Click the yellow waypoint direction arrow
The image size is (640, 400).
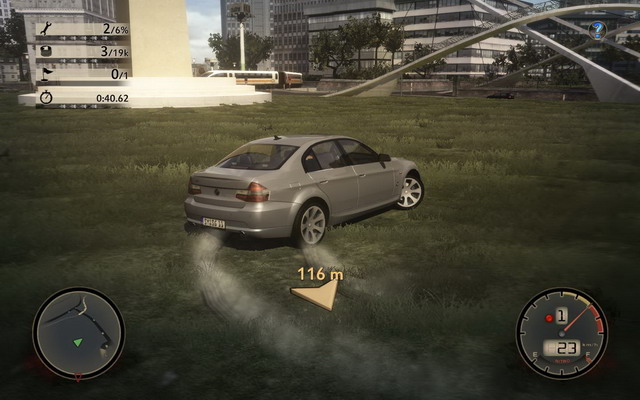[x=316, y=293]
